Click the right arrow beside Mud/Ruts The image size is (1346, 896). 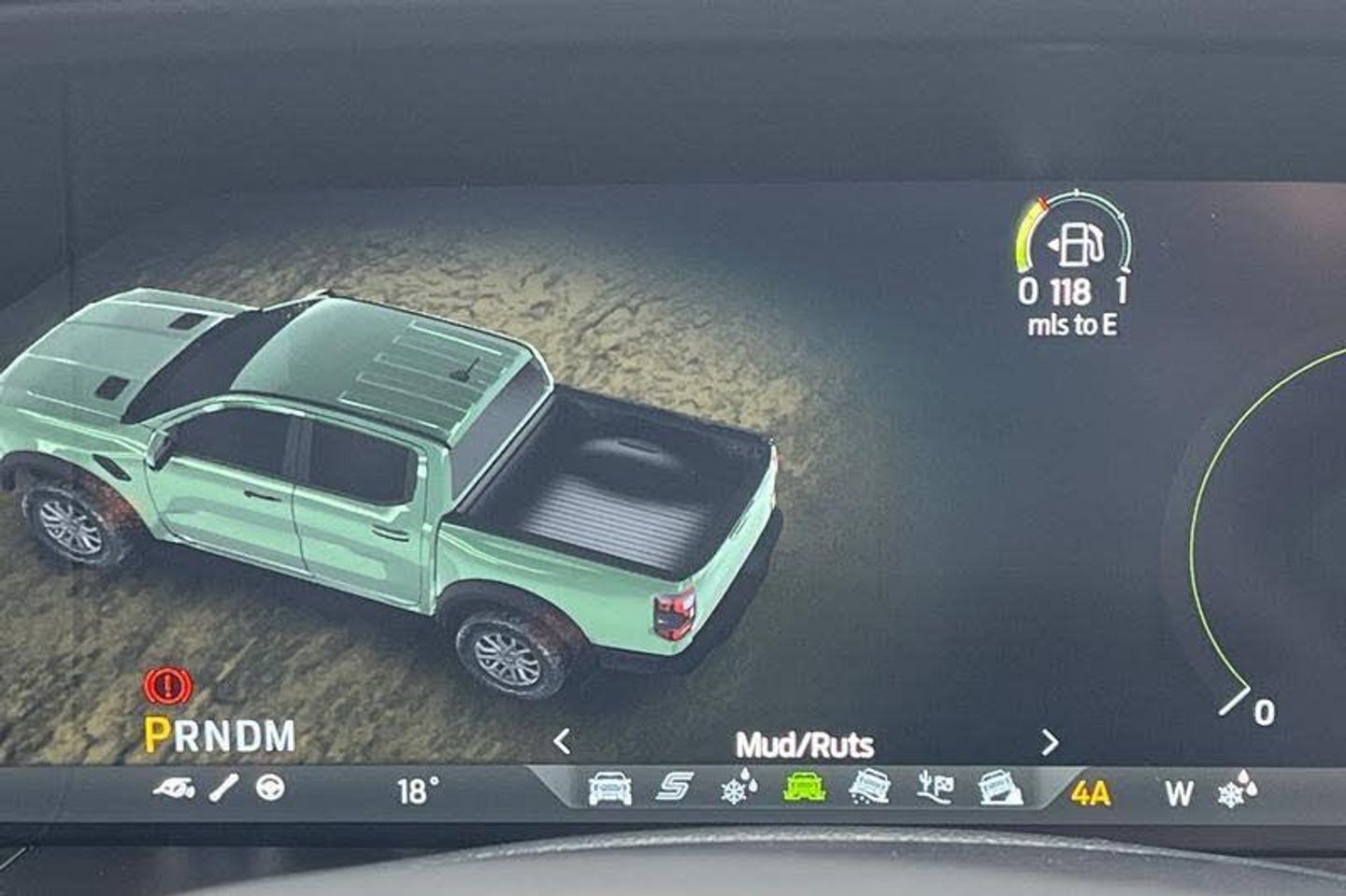coord(1050,743)
